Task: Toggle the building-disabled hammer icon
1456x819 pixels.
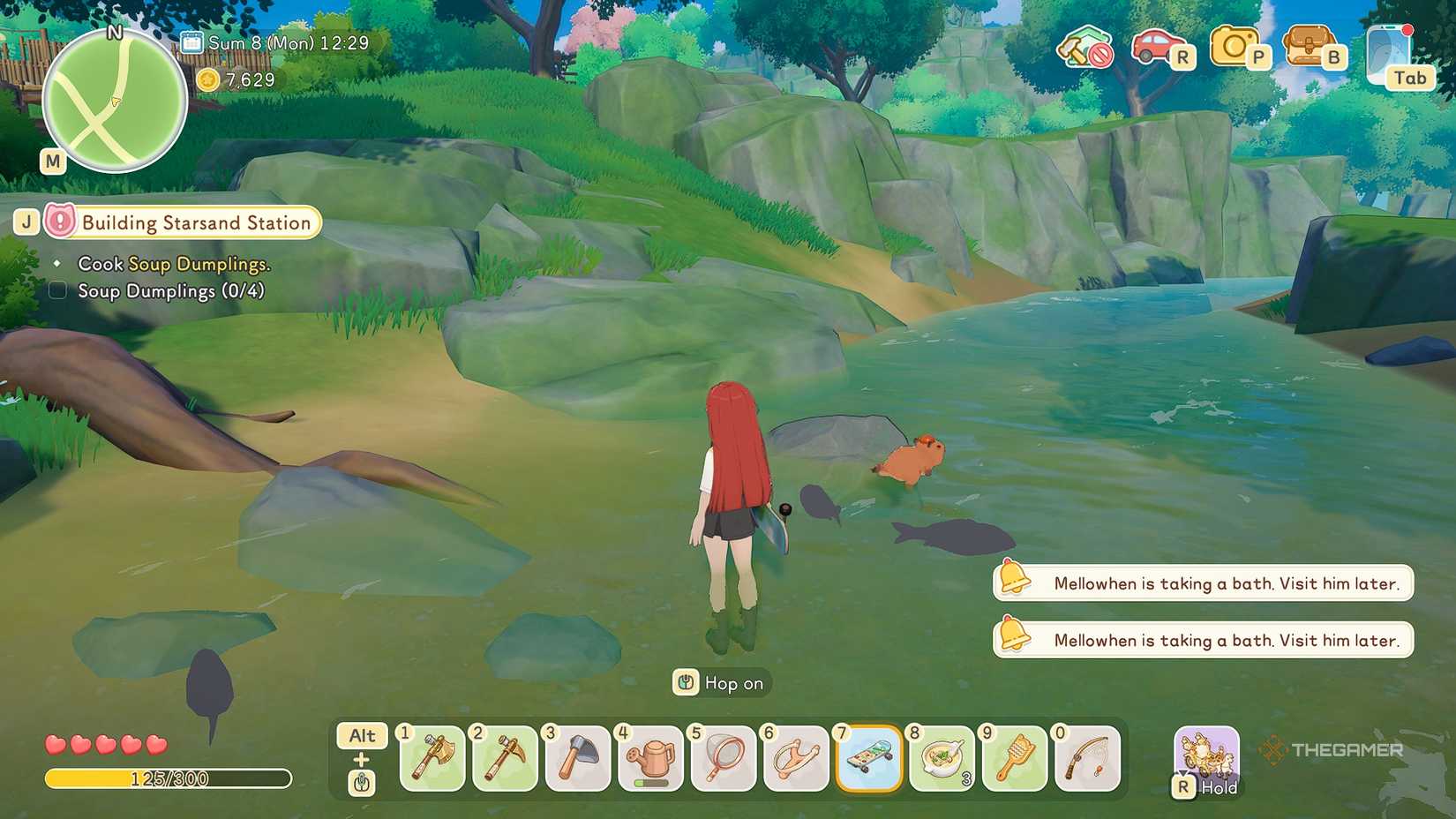Action: point(1084,50)
